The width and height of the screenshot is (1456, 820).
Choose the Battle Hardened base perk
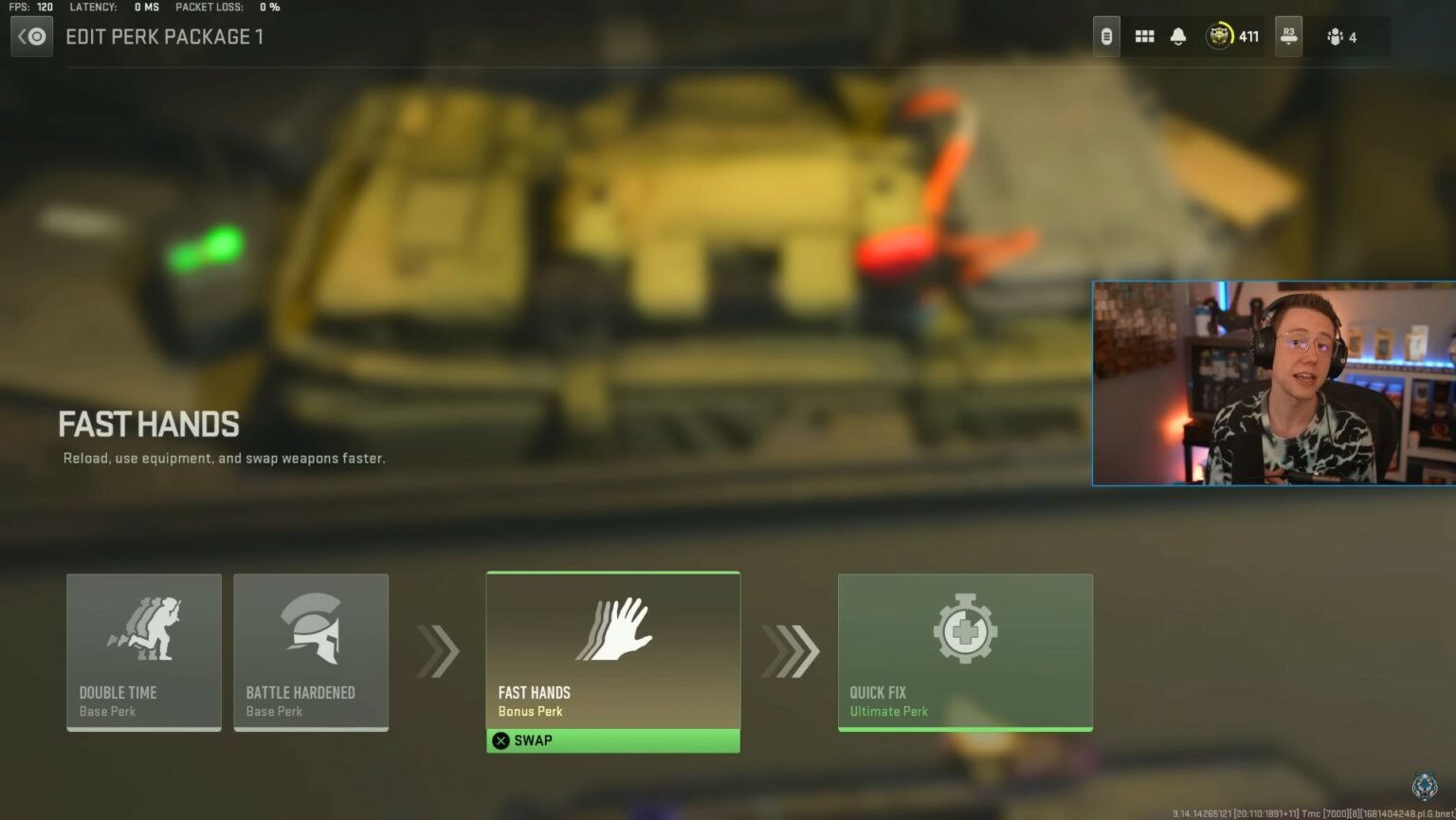coord(311,651)
